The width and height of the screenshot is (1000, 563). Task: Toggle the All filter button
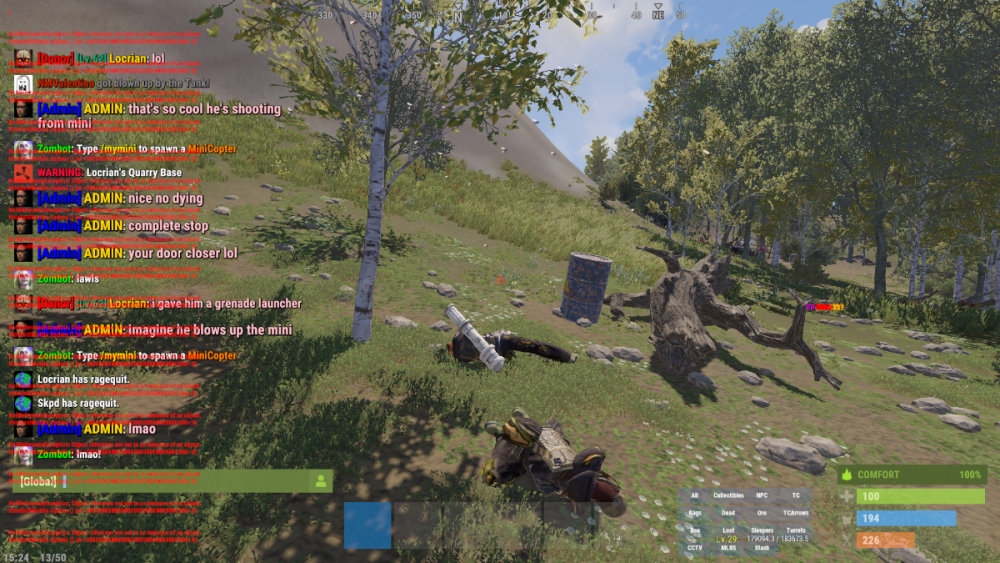point(695,496)
